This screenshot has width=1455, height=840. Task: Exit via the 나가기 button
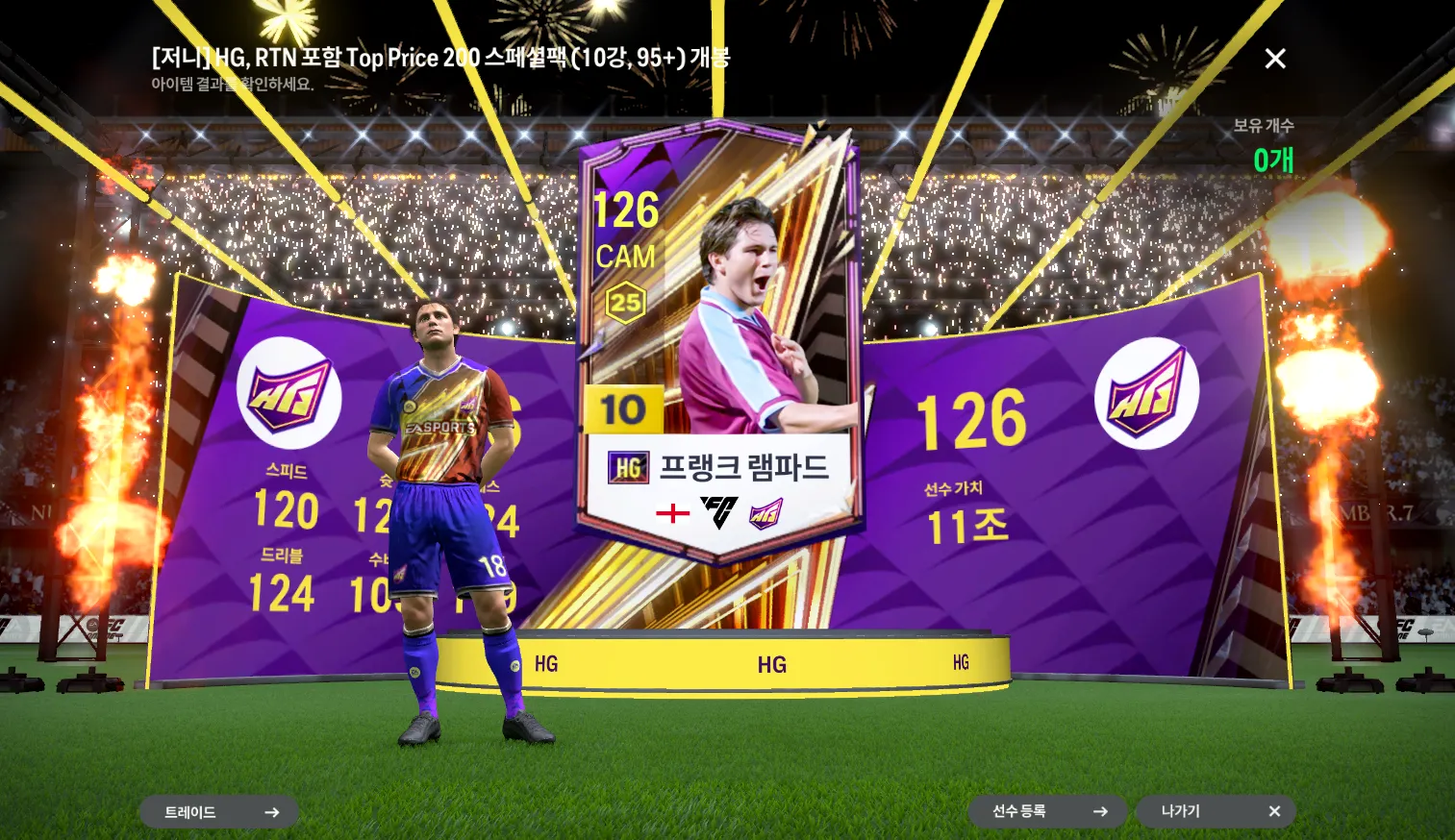point(1216,811)
